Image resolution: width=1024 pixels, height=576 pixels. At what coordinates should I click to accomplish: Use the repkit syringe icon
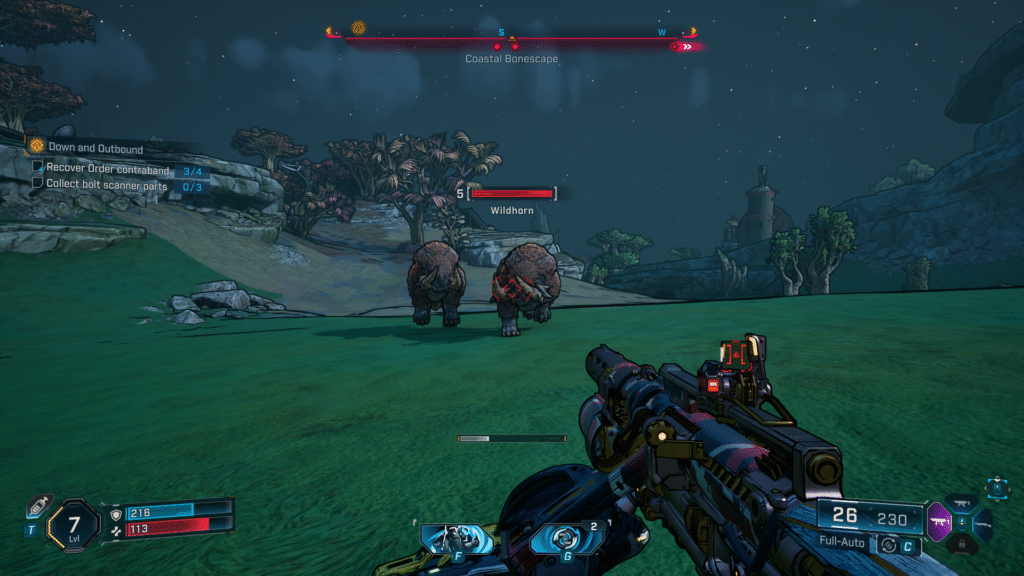click(39, 505)
